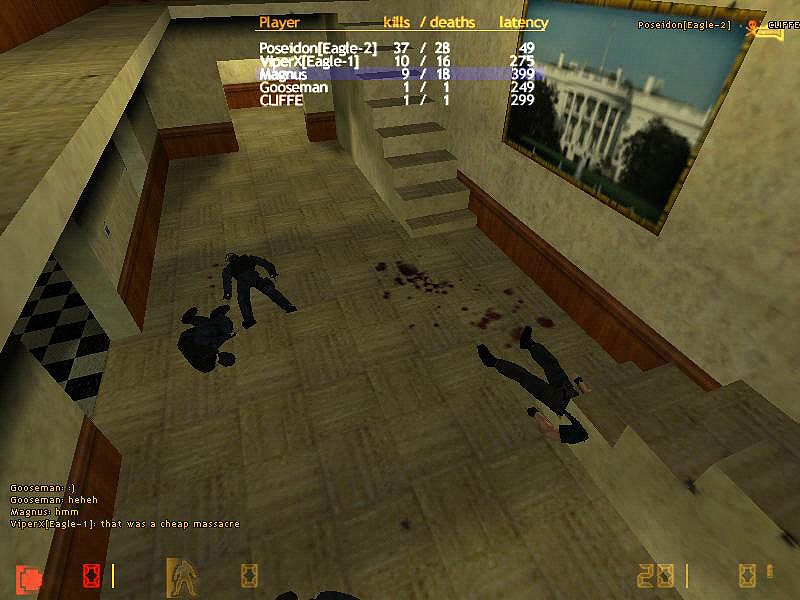Select the yellow kevlar vest armor icon
This screenshot has width=800, height=600.
pyautogui.click(x=181, y=575)
